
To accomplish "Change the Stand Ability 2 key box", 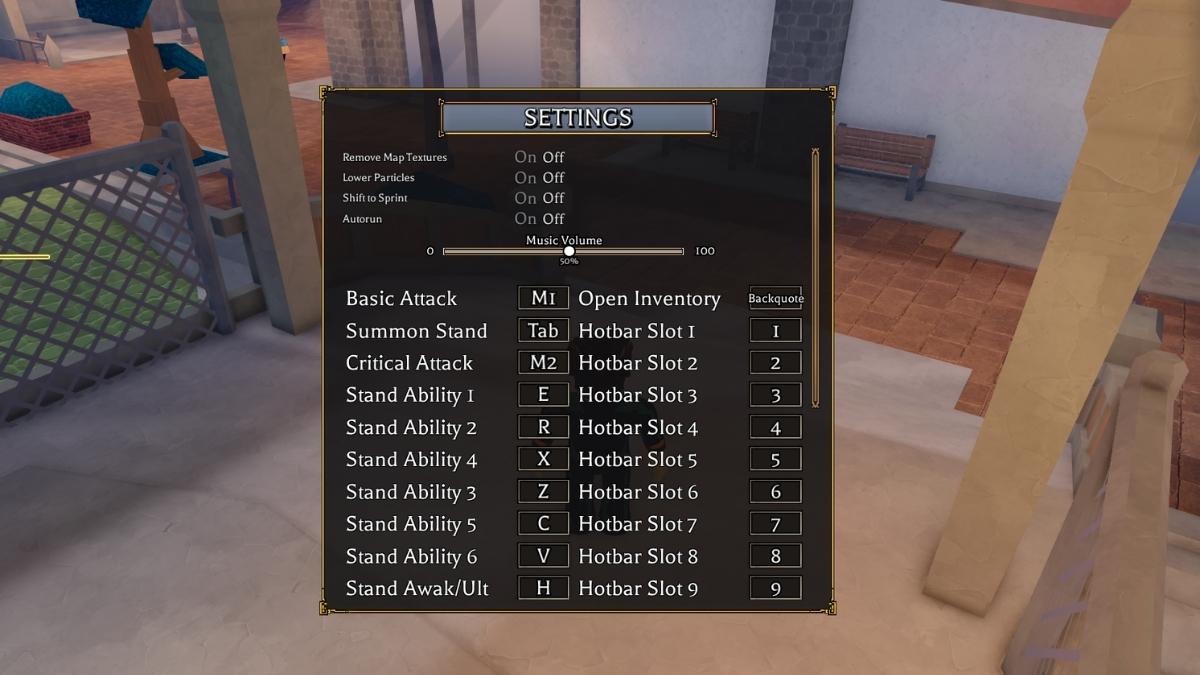I will point(543,427).
